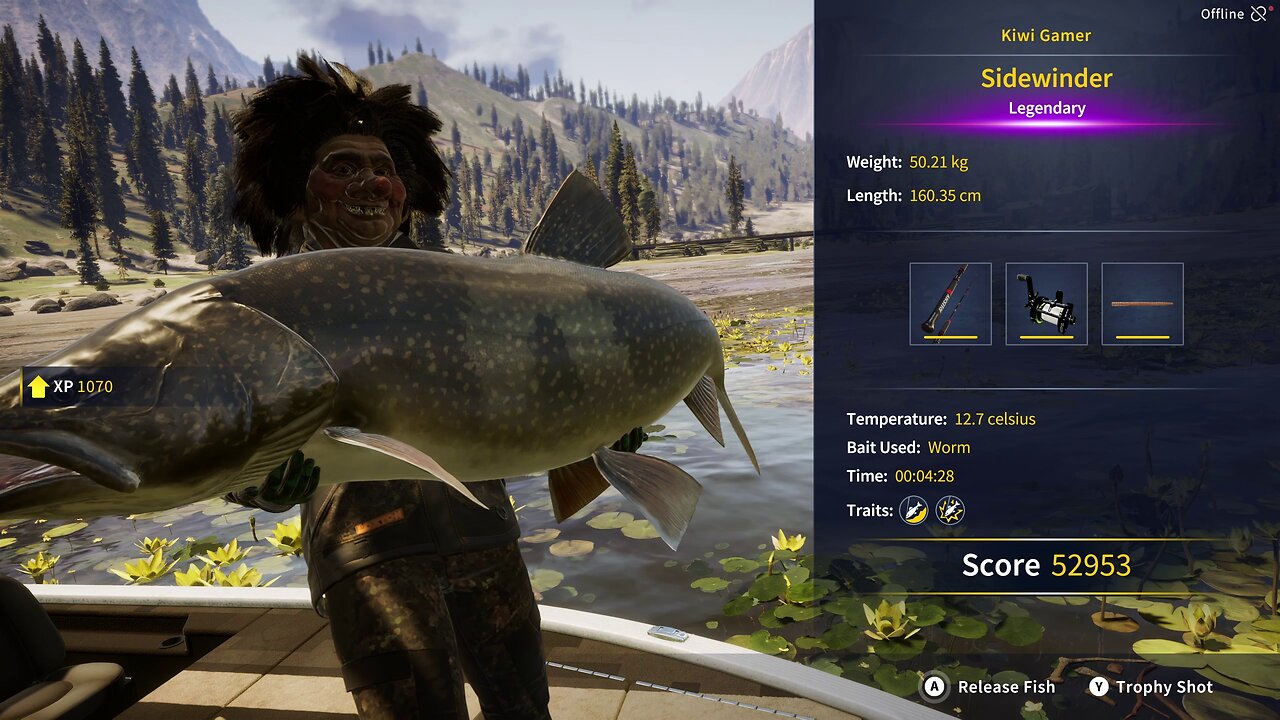Image resolution: width=1280 pixels, height=720 pixels.
Task: Take a Trophy Shot of the fish
Action: (x=1151, y=687)
